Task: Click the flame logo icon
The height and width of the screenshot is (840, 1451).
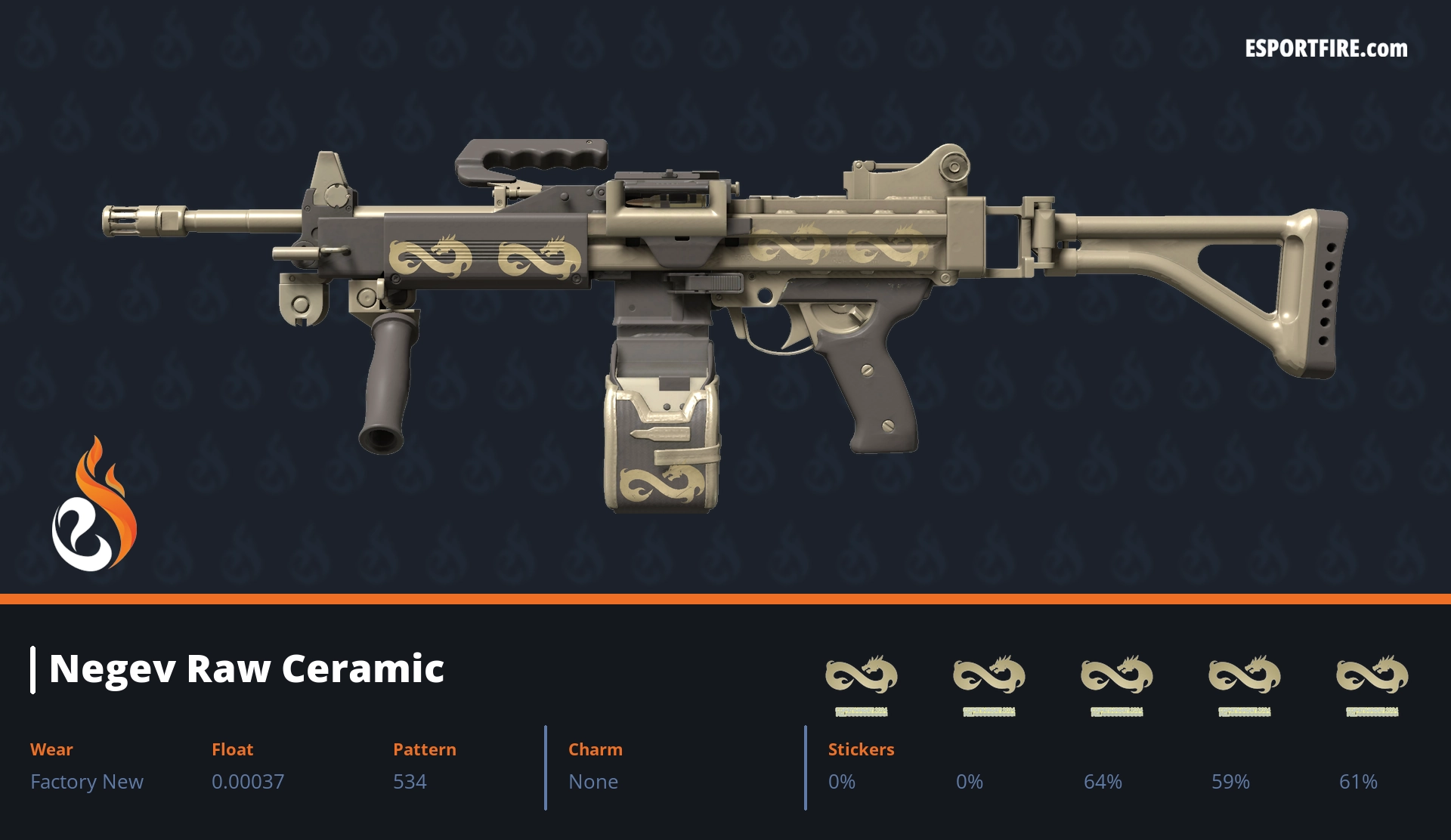Action: pos(94,505)
